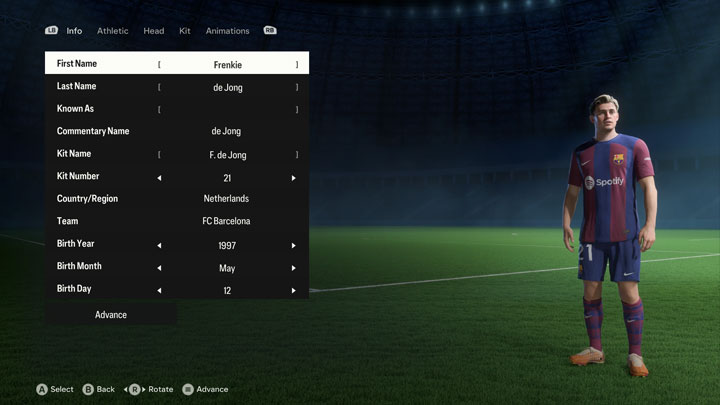Switch to the Info tab
720x405 pixels.
pyautogui.click(x=74, y=31)
